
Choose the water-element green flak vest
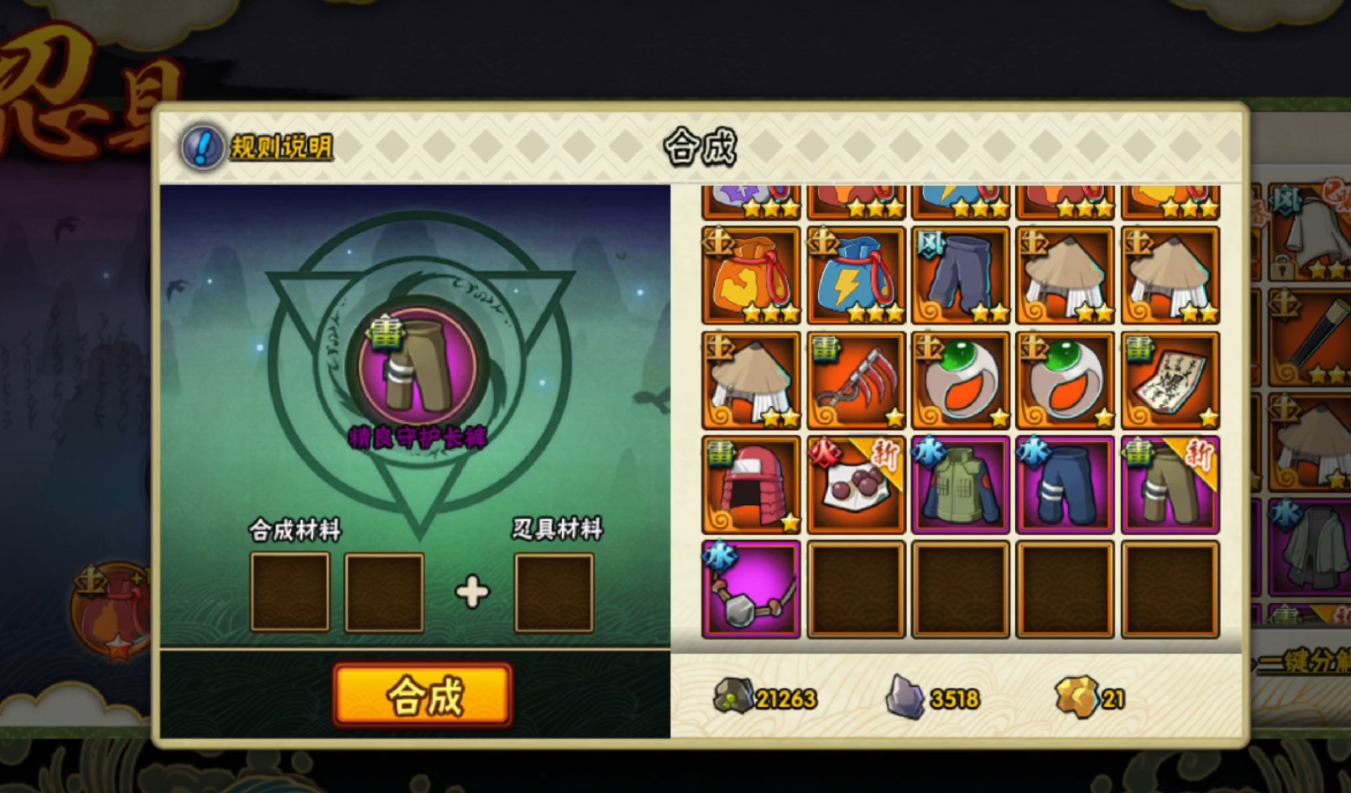coord(961,485)
